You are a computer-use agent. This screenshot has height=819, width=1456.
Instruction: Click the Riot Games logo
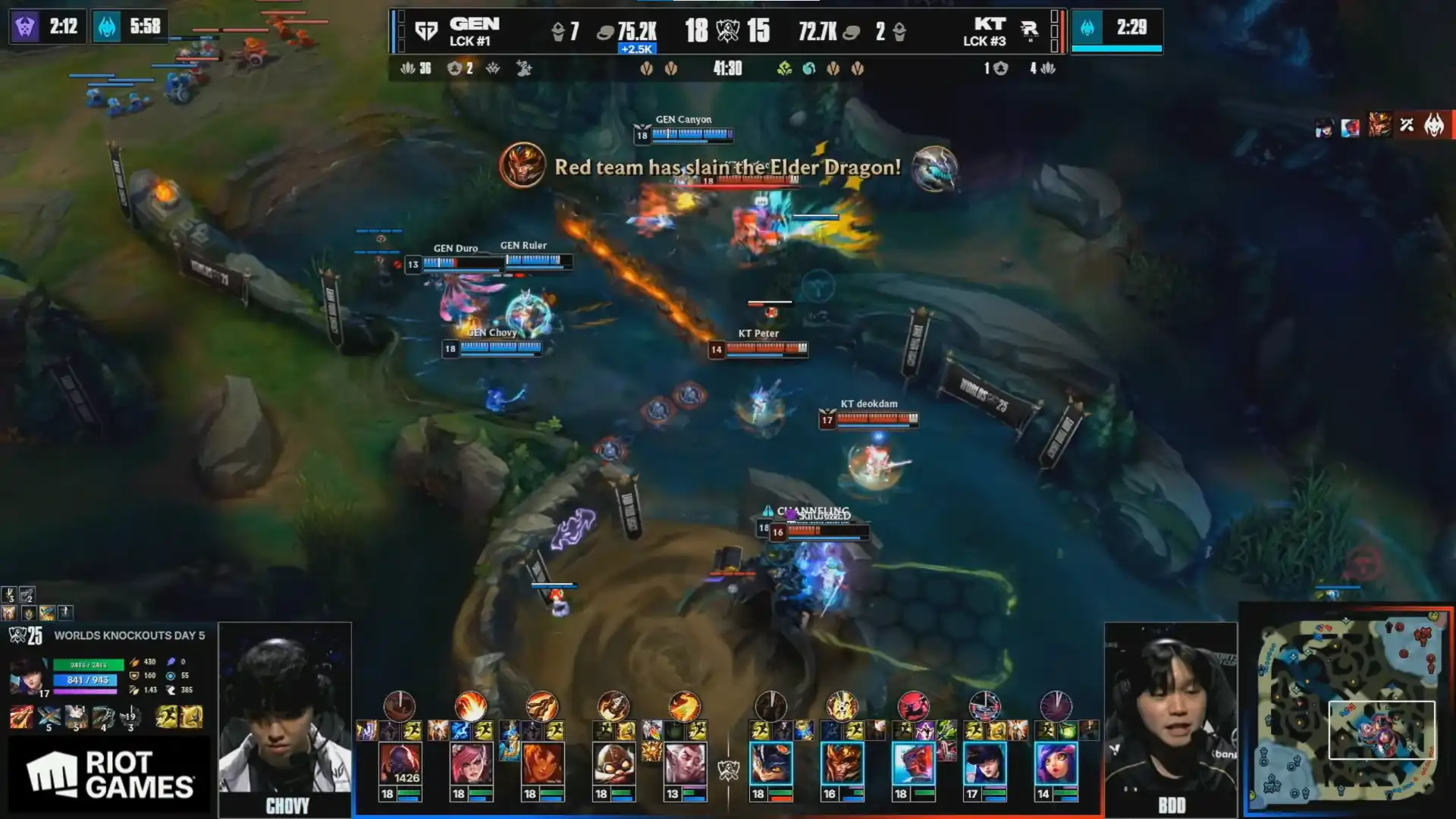[110, 775]
